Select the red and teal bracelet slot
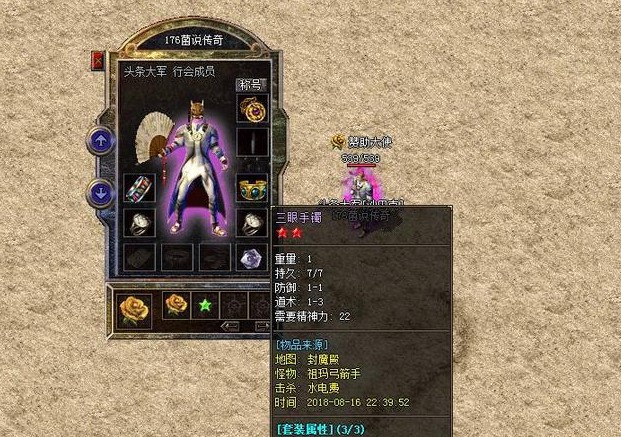 coord(136,189)
